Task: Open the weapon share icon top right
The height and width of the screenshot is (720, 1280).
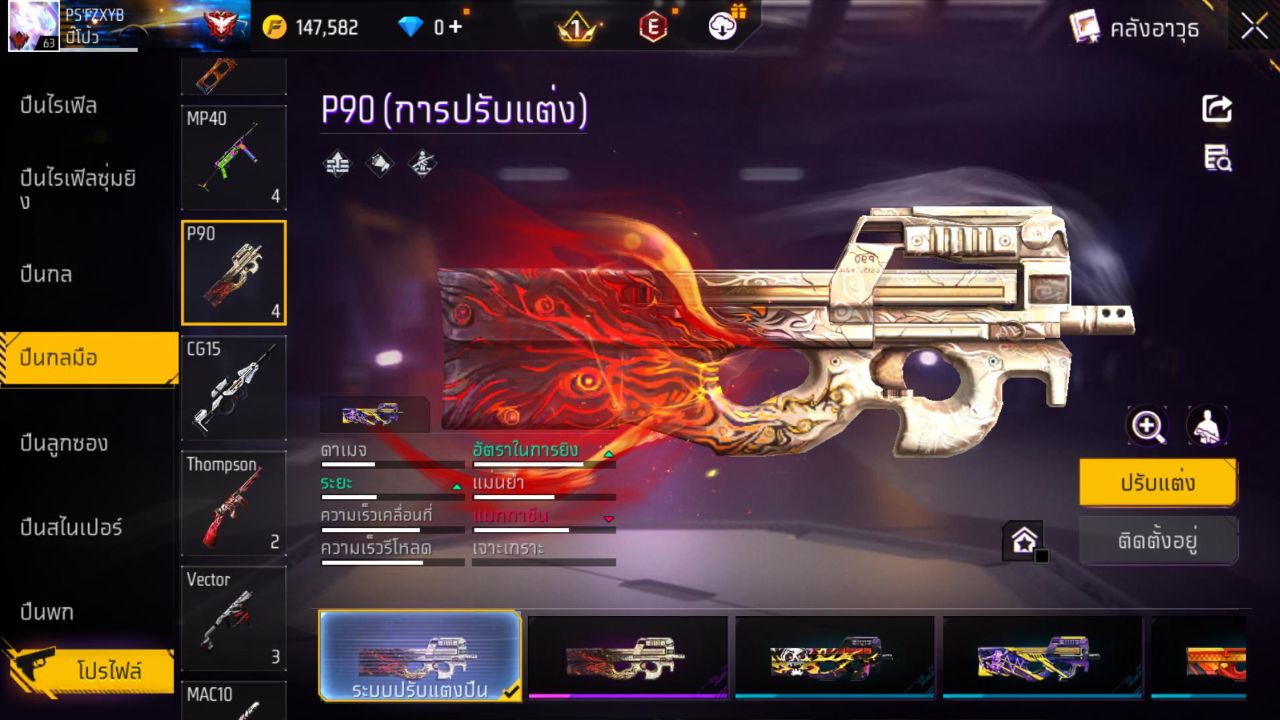Action: point(1216,110)
